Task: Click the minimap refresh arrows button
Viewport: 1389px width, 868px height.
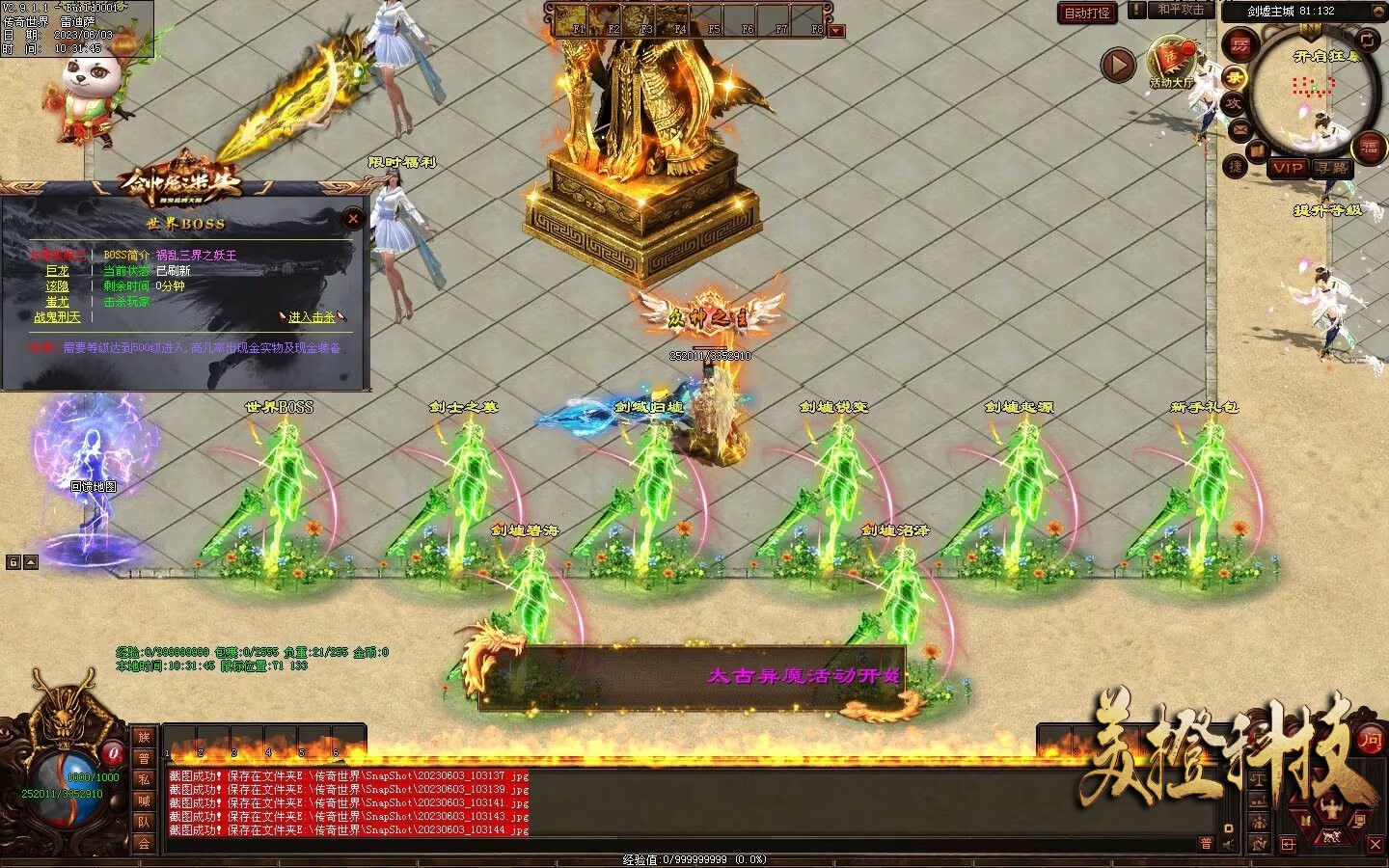Action: point(1368,40)
